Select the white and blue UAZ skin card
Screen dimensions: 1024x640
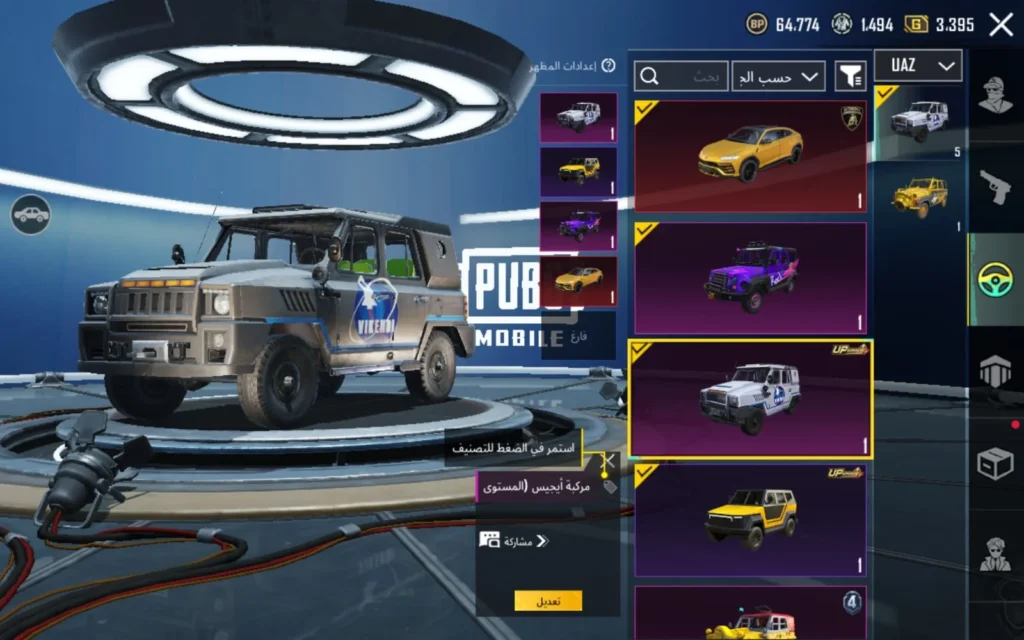[750, 399]
